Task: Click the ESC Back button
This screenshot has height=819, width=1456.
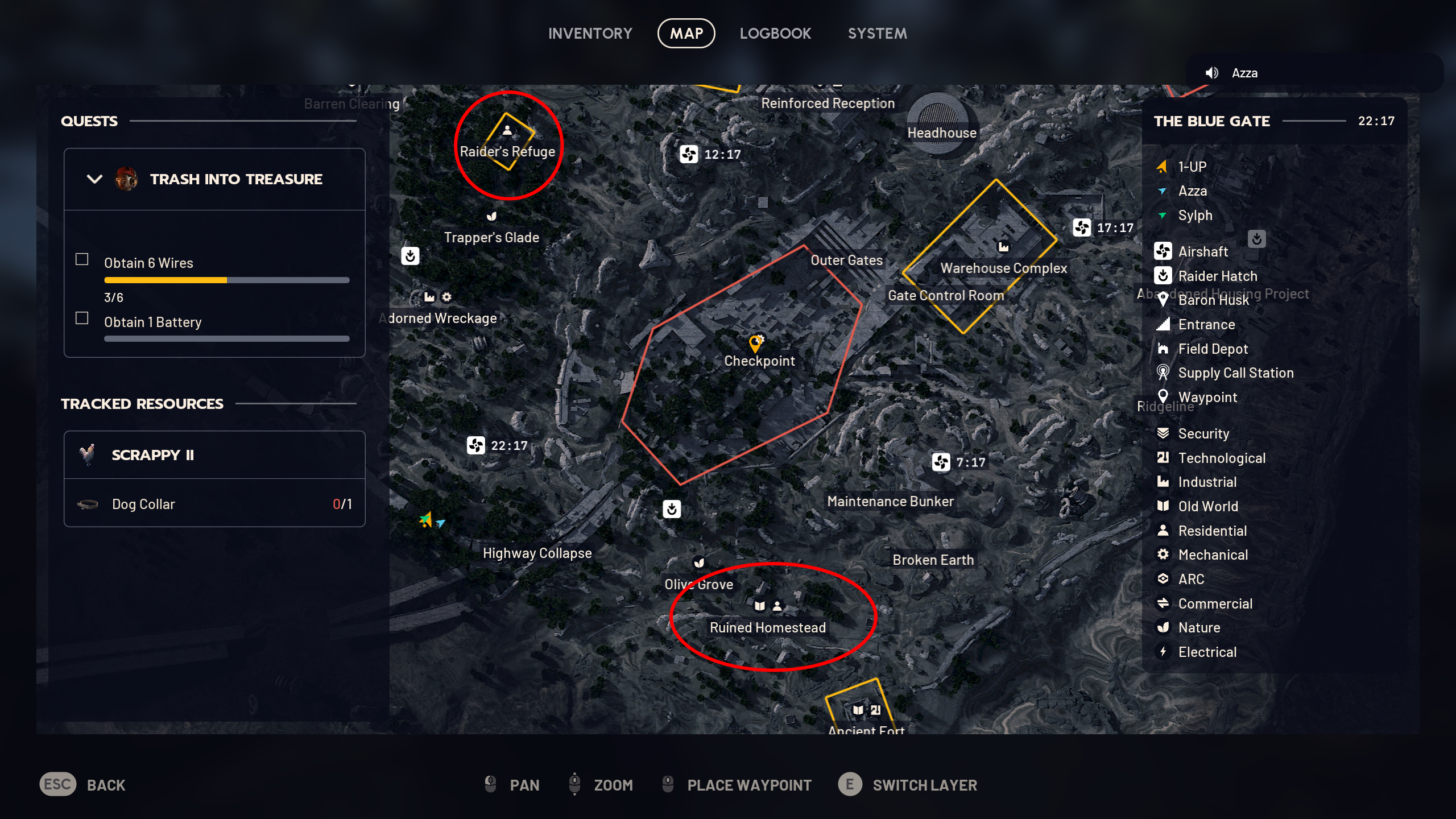Action: 57,785
